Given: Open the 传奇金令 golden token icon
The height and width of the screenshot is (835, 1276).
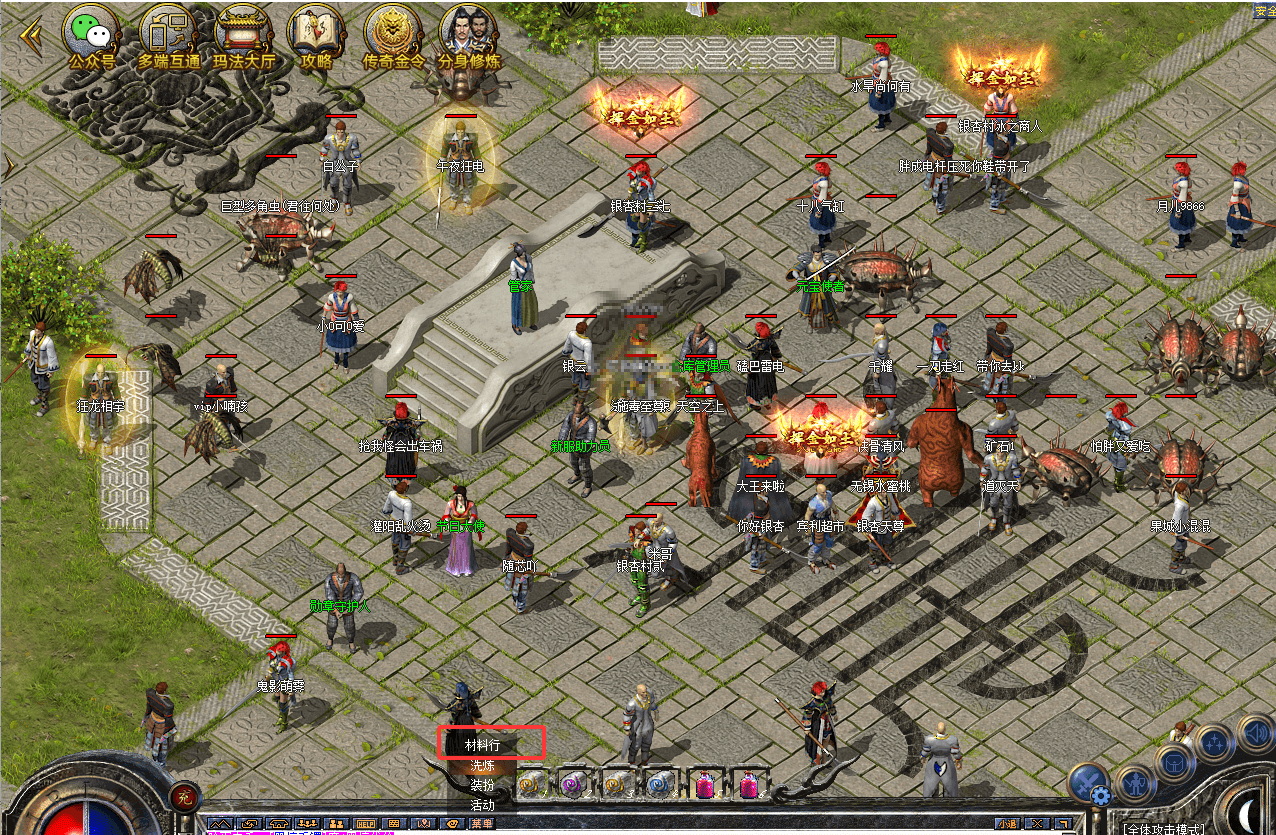Looking at the screenshot, I should click(x=393, y=34).
